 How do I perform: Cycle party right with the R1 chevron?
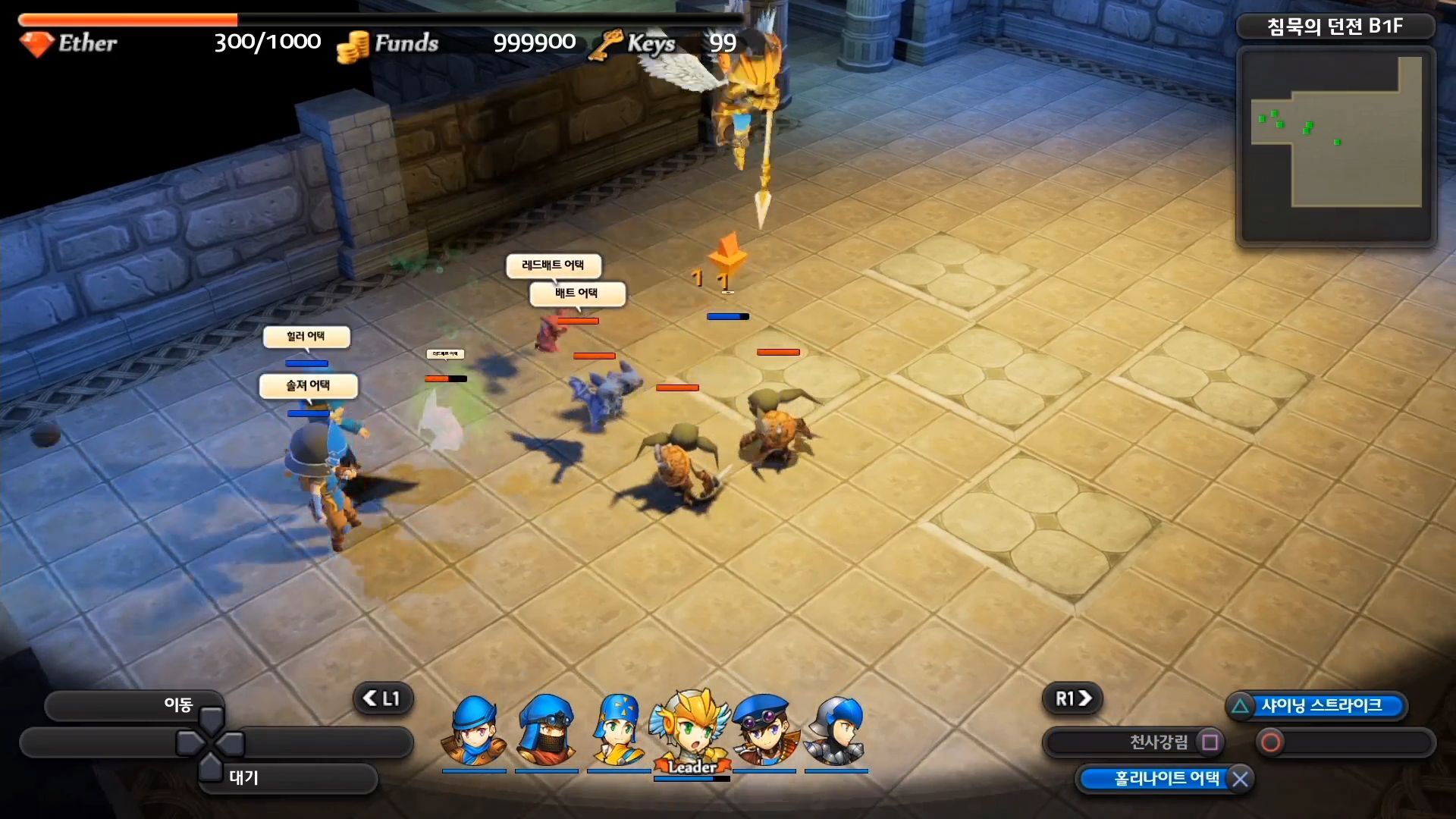(x=1072, y=699)
